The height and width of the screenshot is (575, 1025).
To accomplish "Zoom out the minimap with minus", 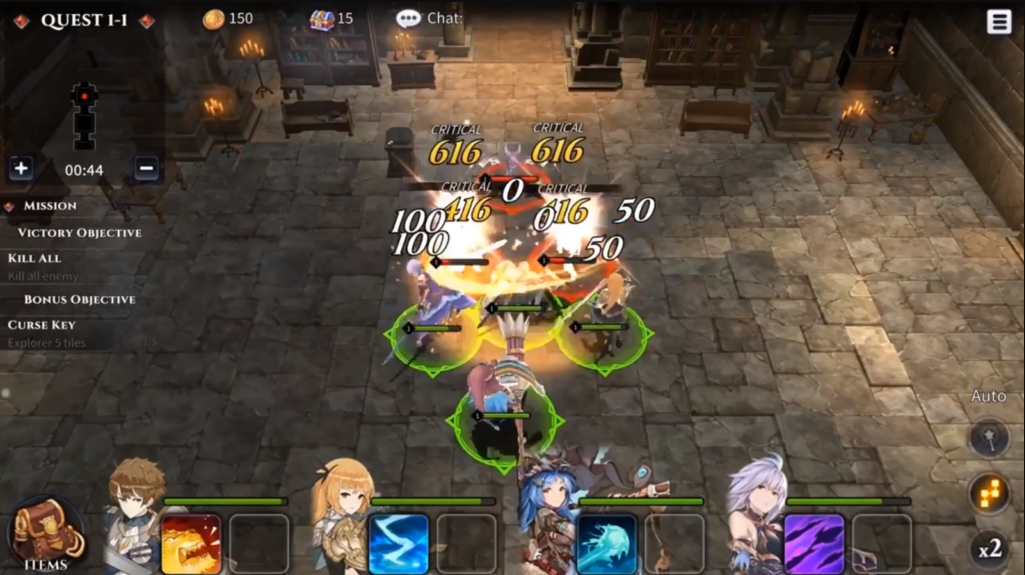I will click(x=146, y=169).
